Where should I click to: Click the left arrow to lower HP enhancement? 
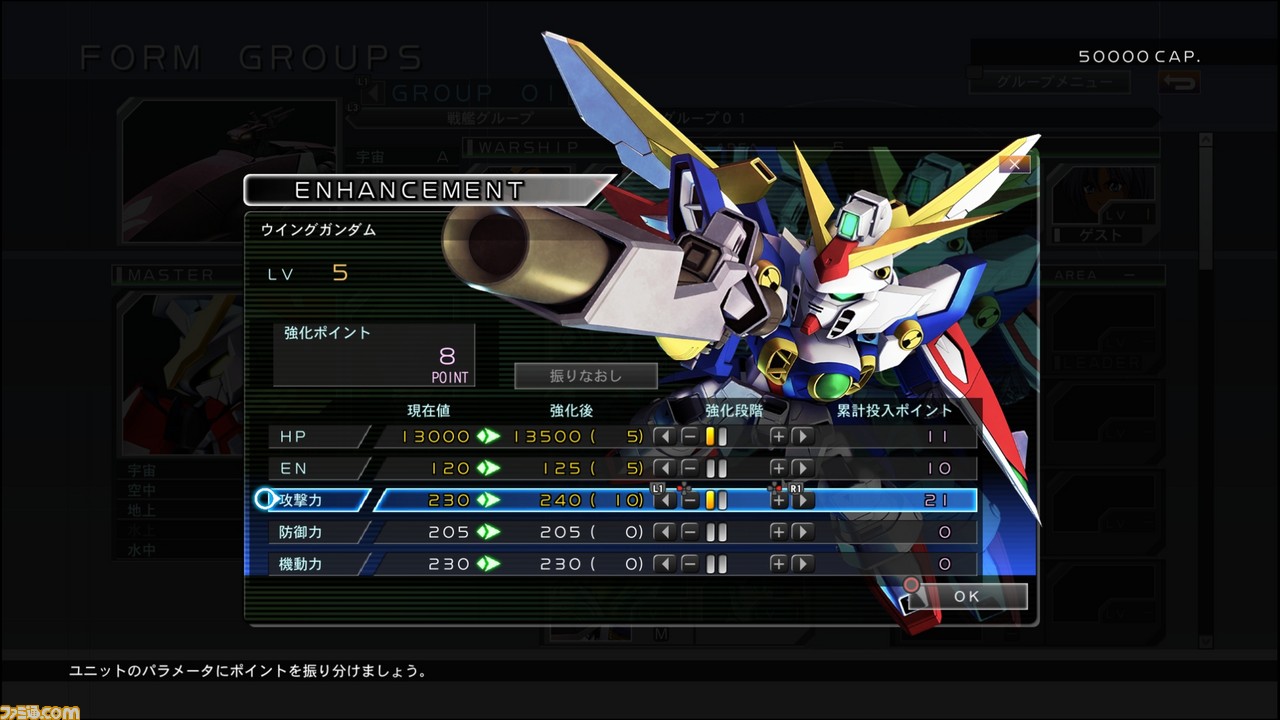663,436
